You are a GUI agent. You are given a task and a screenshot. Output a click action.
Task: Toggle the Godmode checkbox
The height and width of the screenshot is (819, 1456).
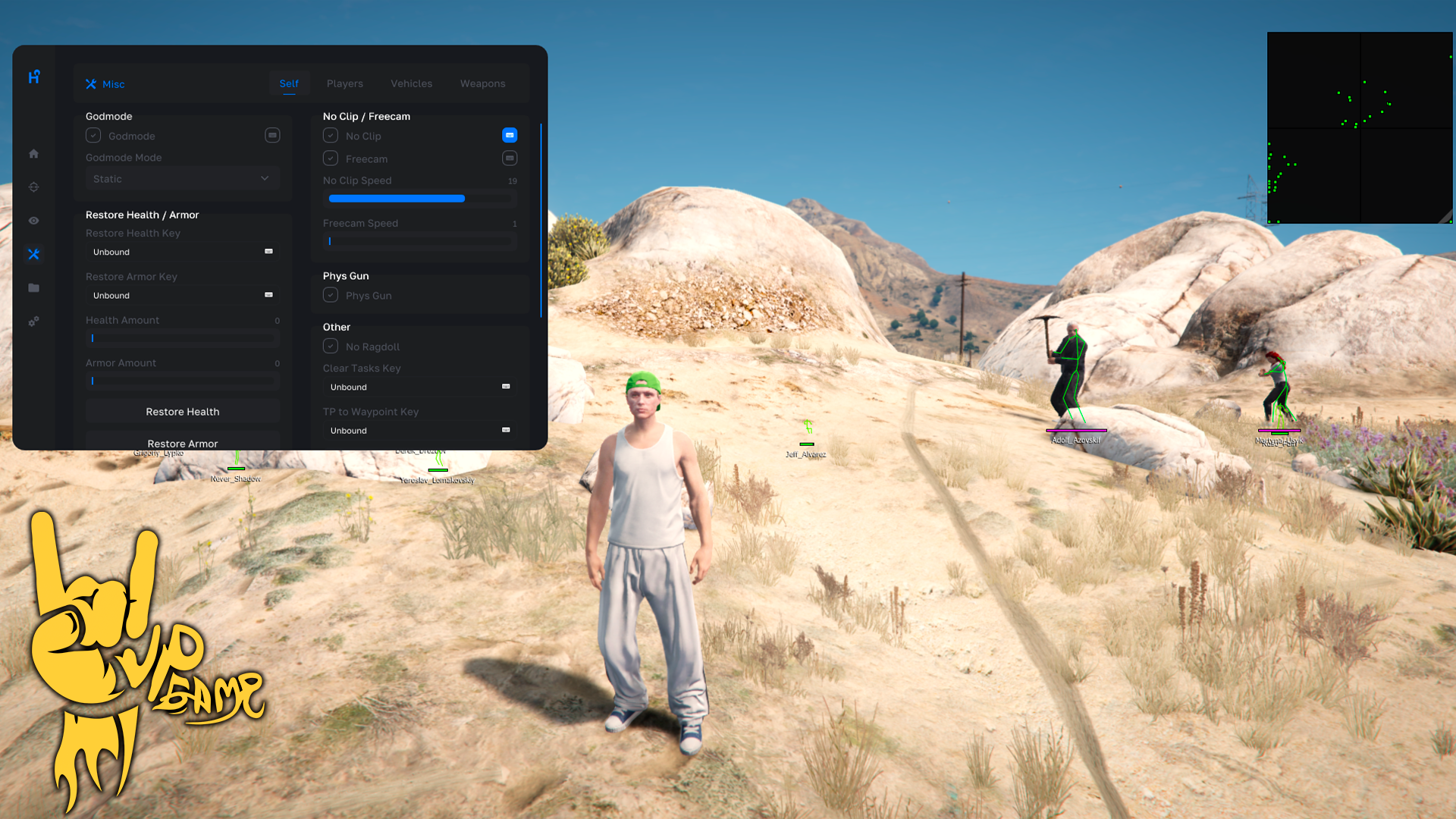coord(93,136)
